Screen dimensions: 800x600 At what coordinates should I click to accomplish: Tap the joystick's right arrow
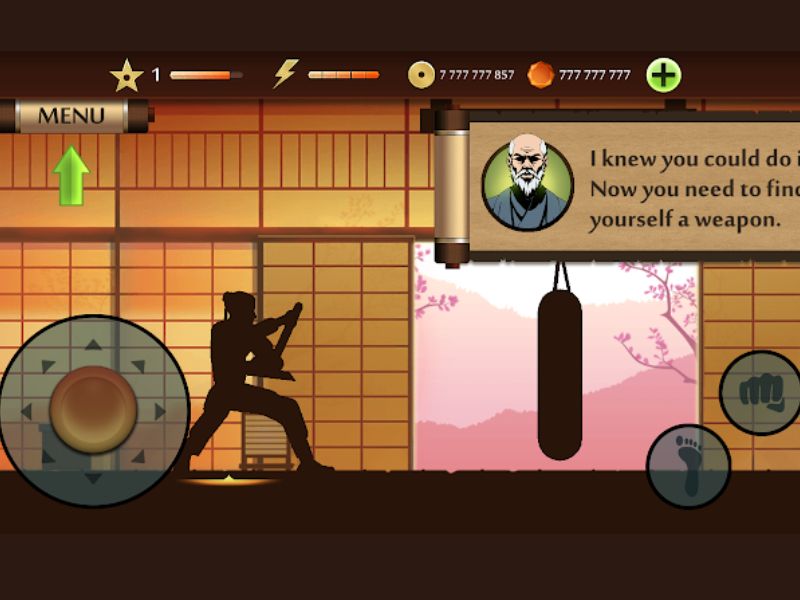(x=160, y=411)
